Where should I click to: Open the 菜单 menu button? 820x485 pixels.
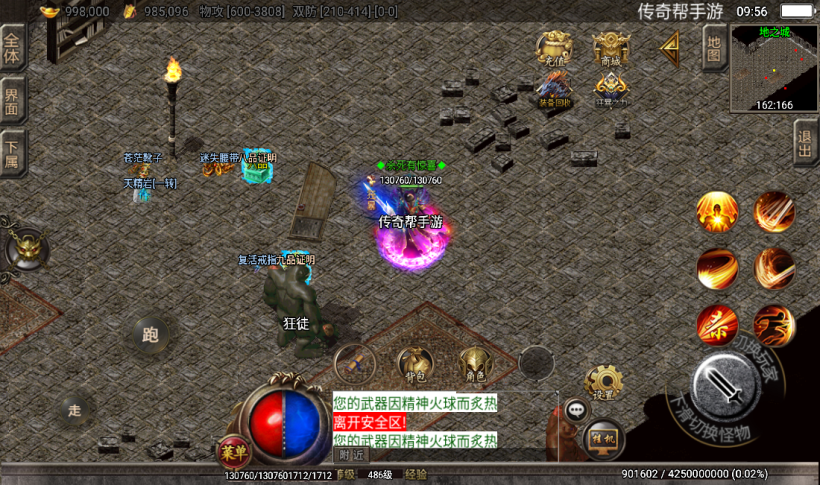point(232,451)
